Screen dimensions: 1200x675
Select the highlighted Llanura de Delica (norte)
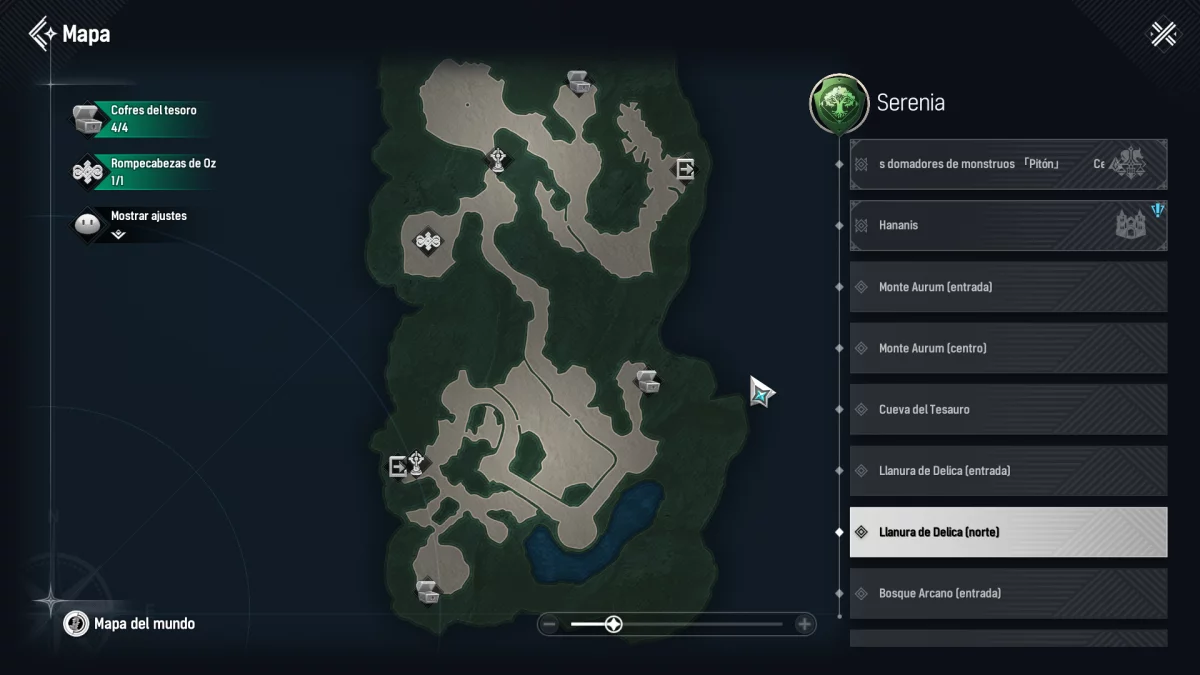click(x=1008, y=532)
